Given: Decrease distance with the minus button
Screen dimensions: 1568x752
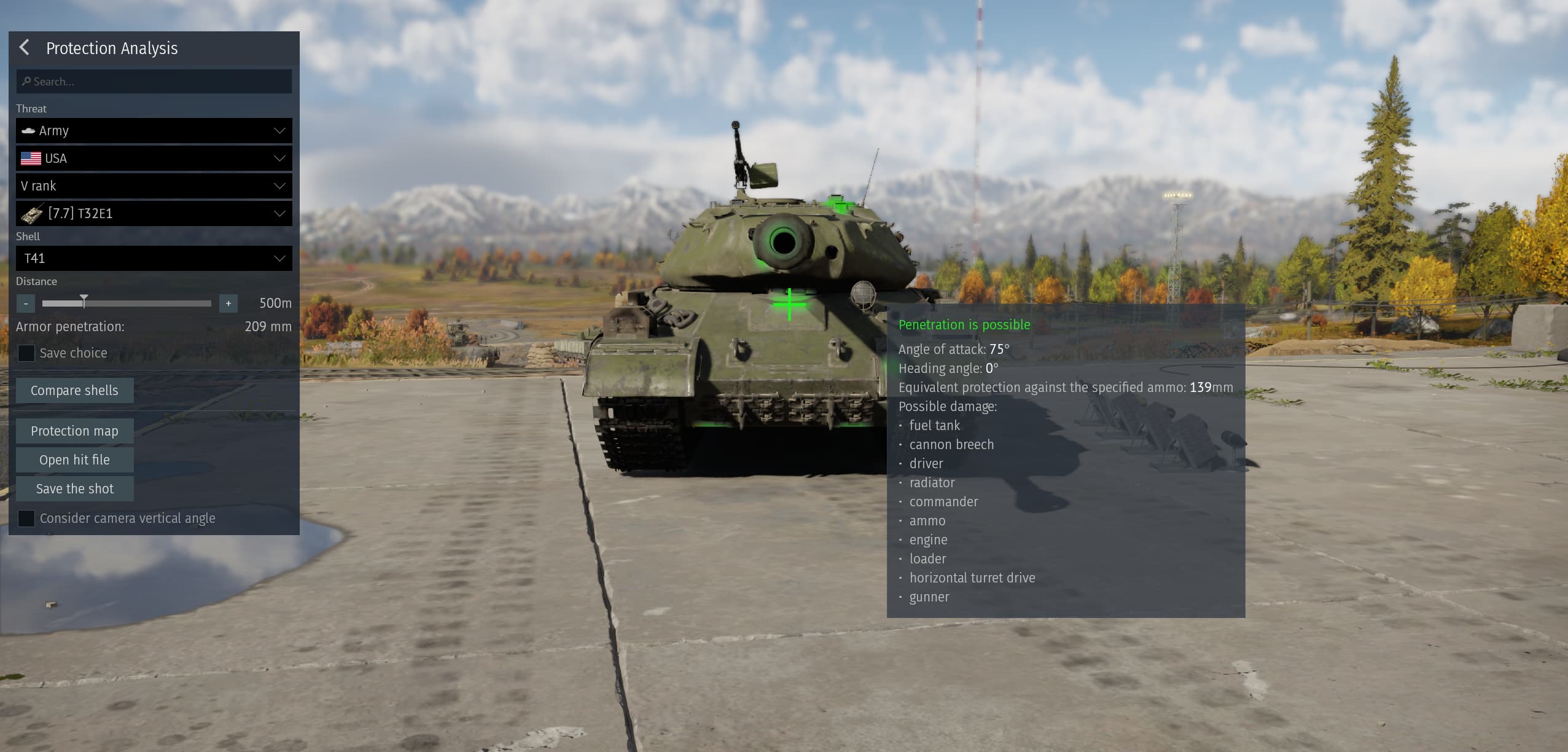Looking at the screenshot, I should [26, 304].
